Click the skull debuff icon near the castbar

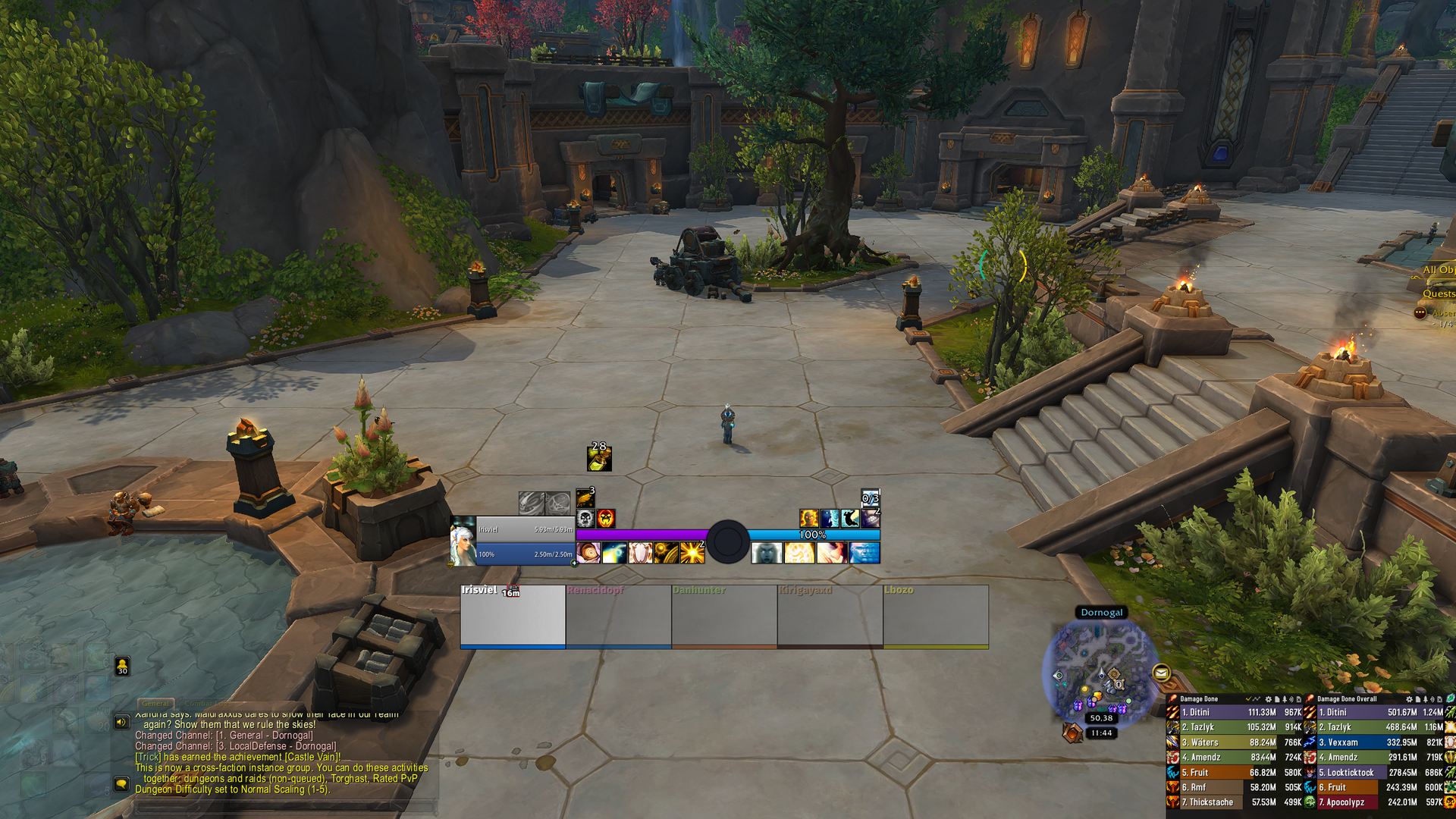(x=585, y=519)
